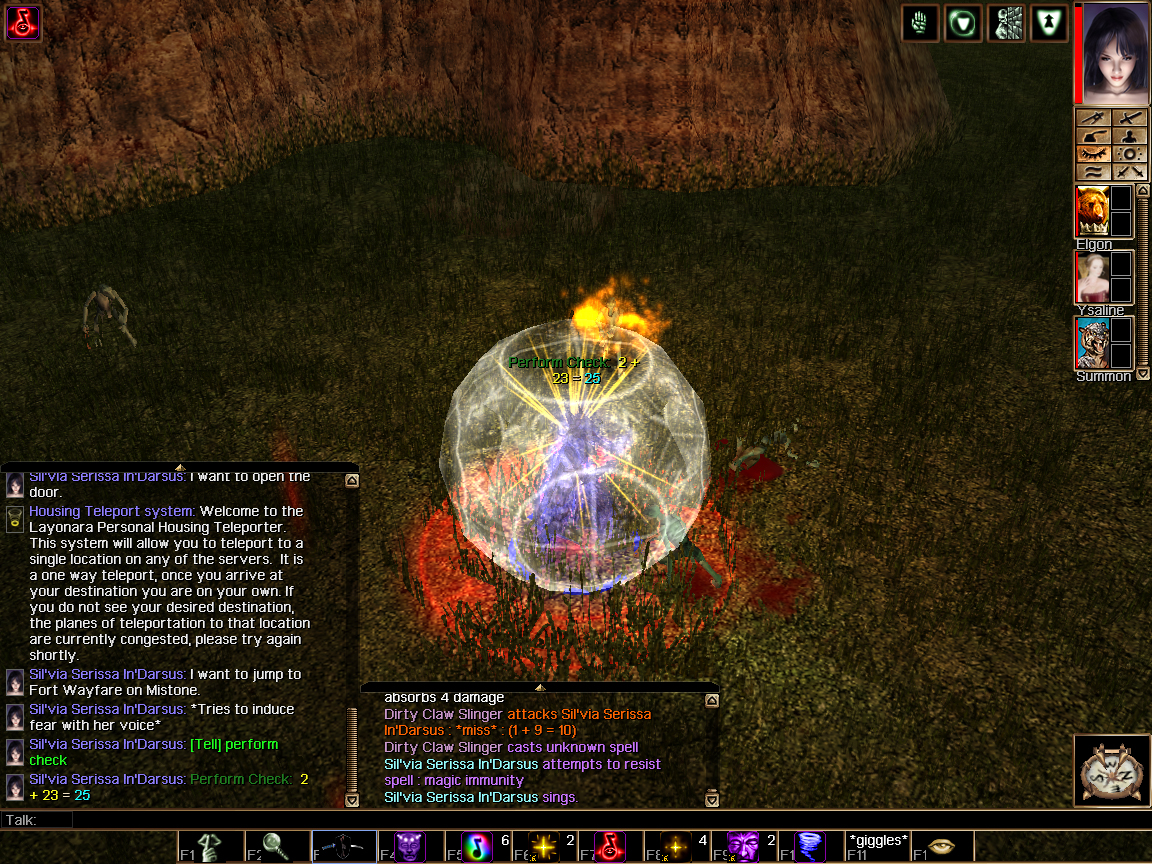Use the rainbow music note bard song

pos(478,847)
